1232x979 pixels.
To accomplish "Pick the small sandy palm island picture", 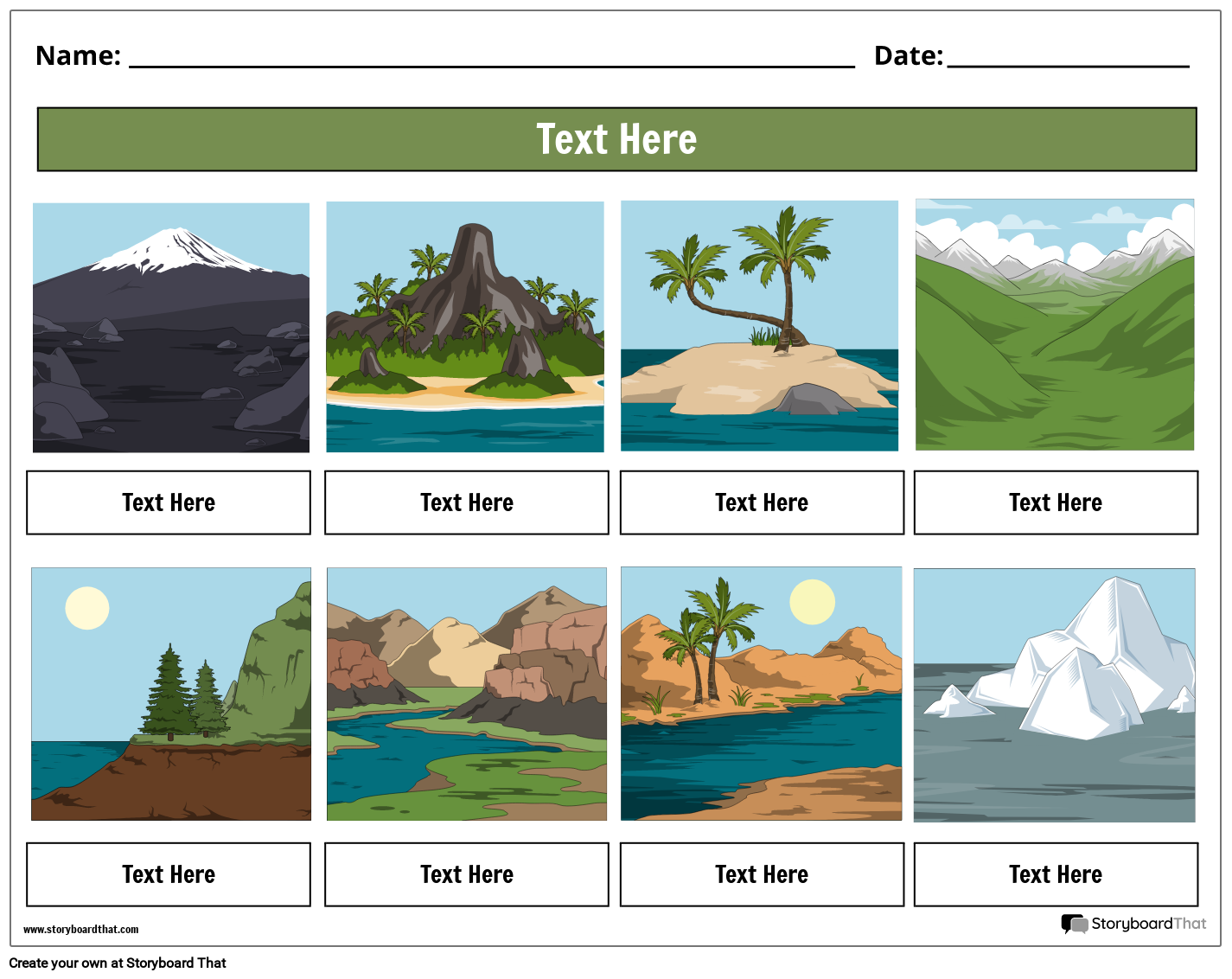I will 759,326.
